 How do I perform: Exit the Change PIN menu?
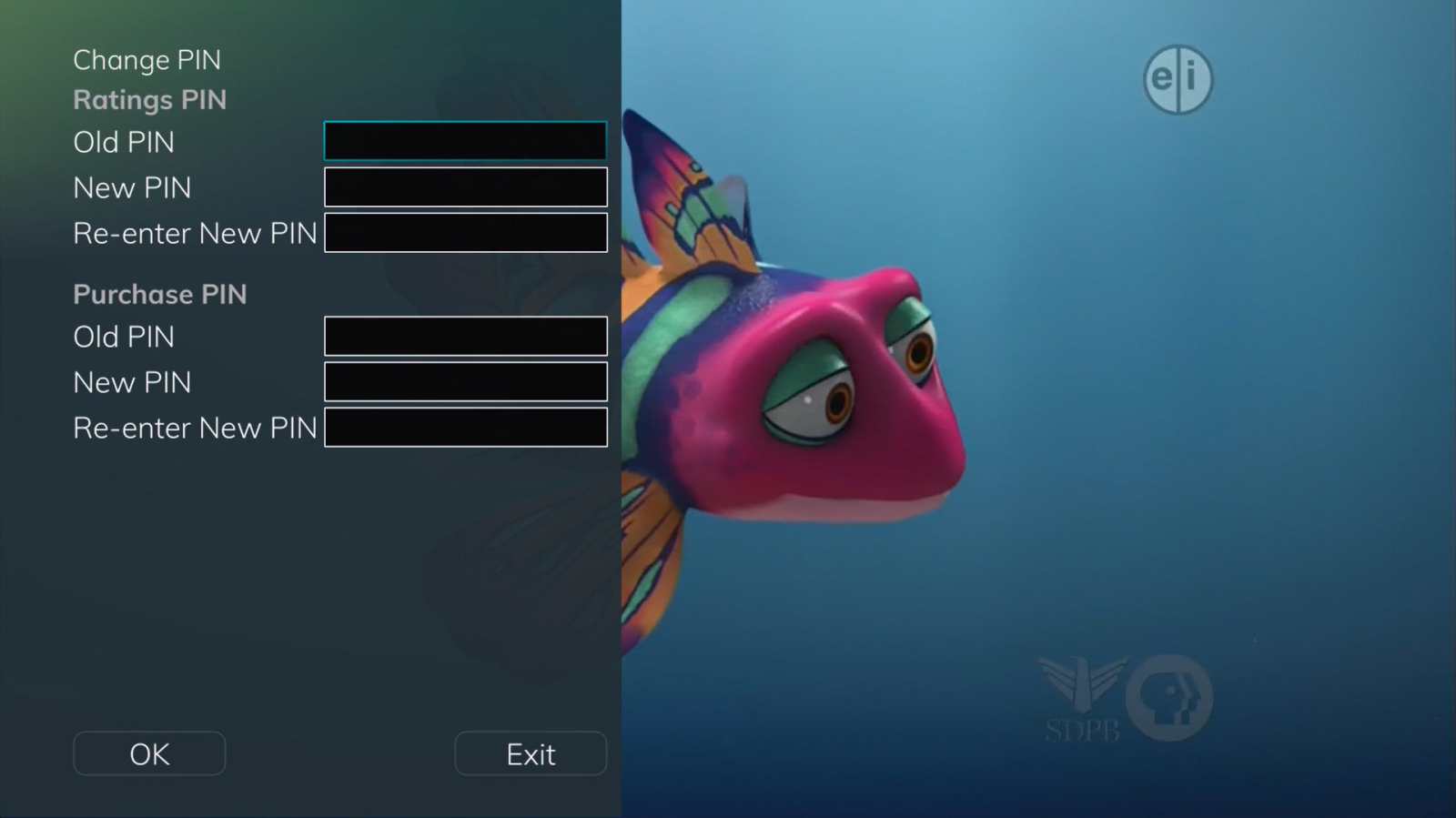point(531,753)
